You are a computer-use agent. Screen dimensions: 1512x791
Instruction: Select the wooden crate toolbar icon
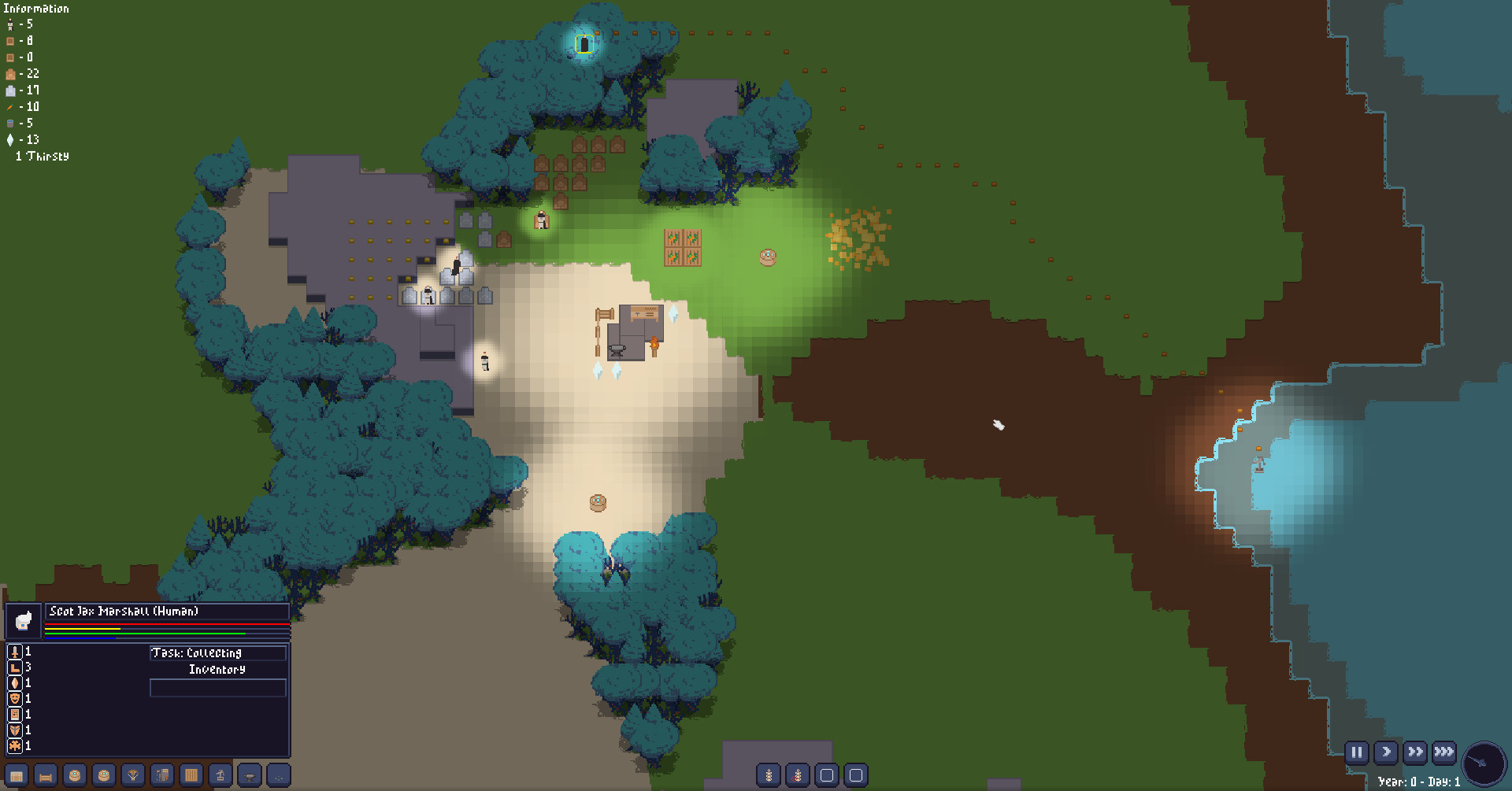click(x=191, y=774)
